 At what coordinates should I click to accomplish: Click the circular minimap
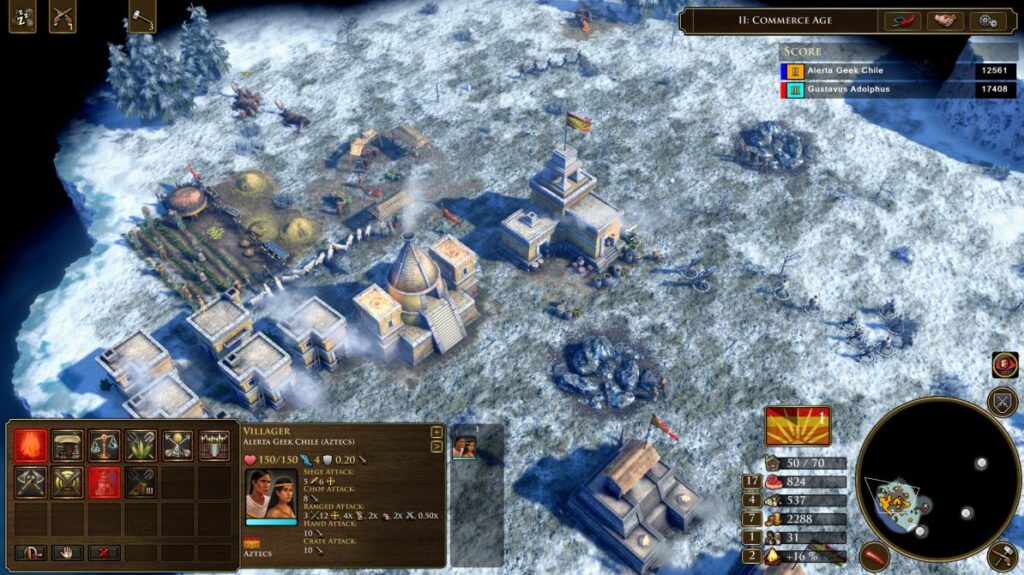point(923,483)
